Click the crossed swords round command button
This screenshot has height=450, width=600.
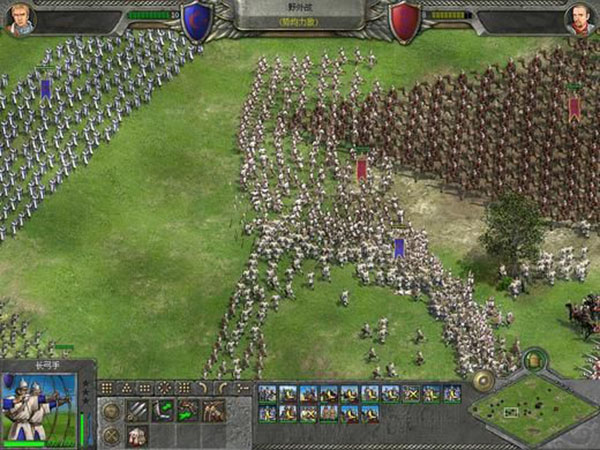point(111,436)
